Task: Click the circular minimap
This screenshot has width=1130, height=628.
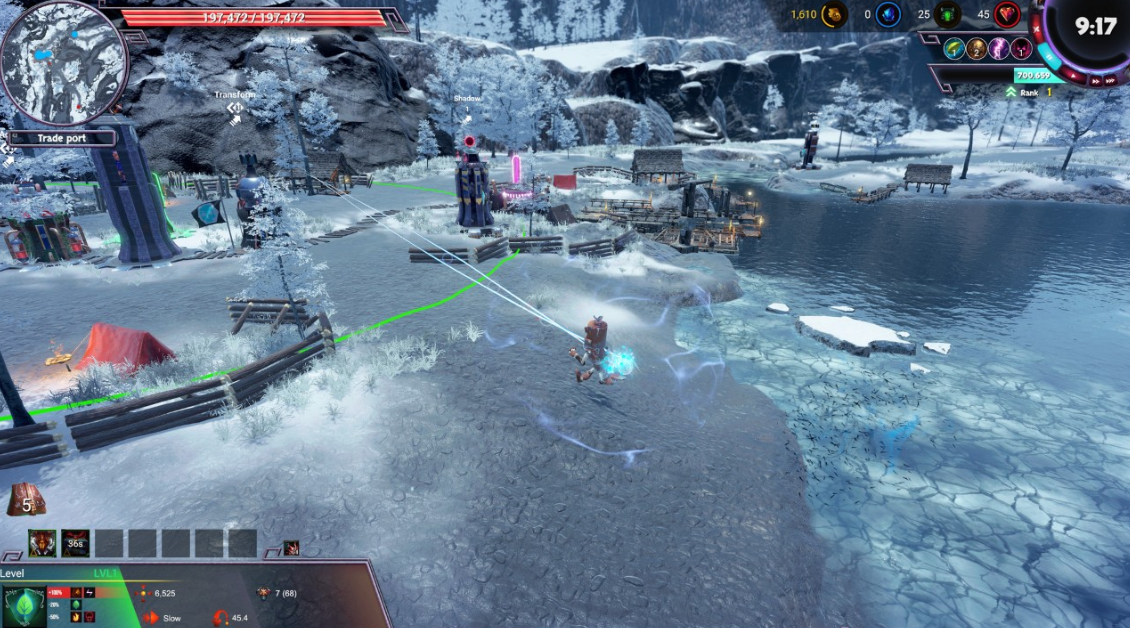Action: (x=63, y=62)
